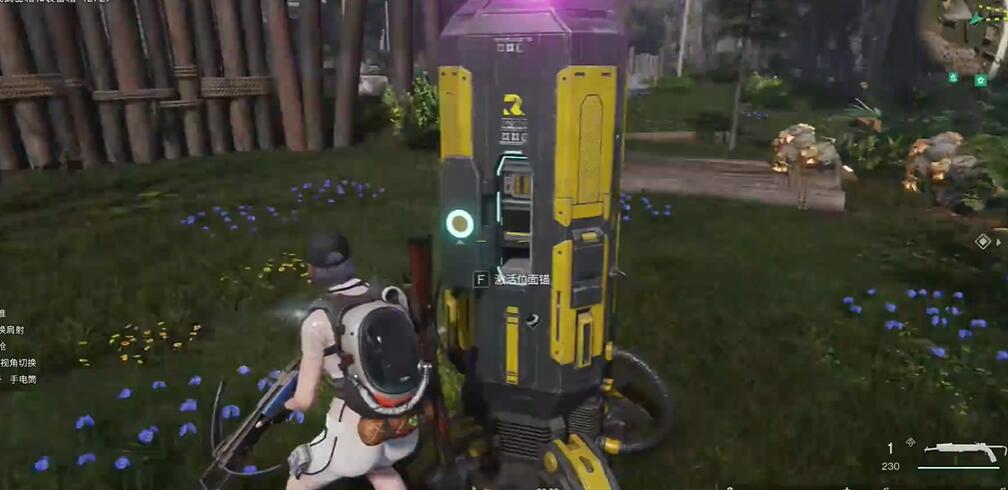Select the green tower marker below the minimap
The width and height of the screenshot is (1008, 490).
click(x=953, y=78)
